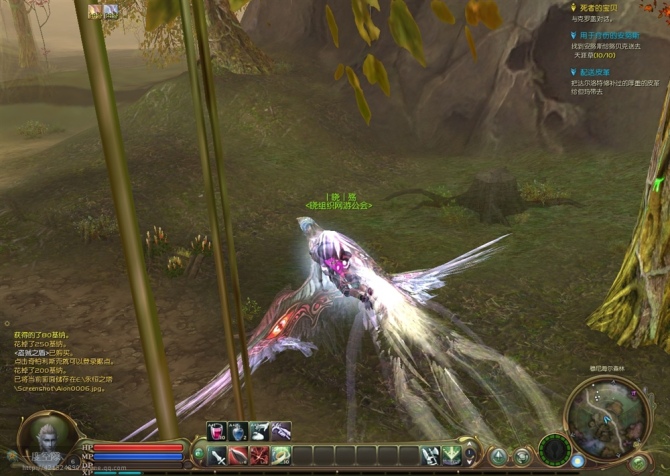This screenshot has height=476, width=670.
Task: Use the red potion flask in the upper quickbar
Action: pyautogui.click(x=216, y=431)
